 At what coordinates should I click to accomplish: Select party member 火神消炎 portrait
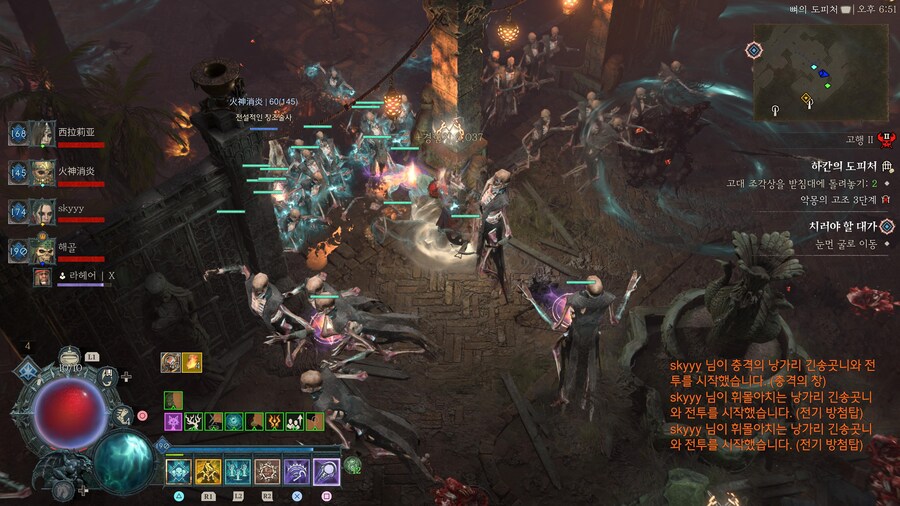43,172
